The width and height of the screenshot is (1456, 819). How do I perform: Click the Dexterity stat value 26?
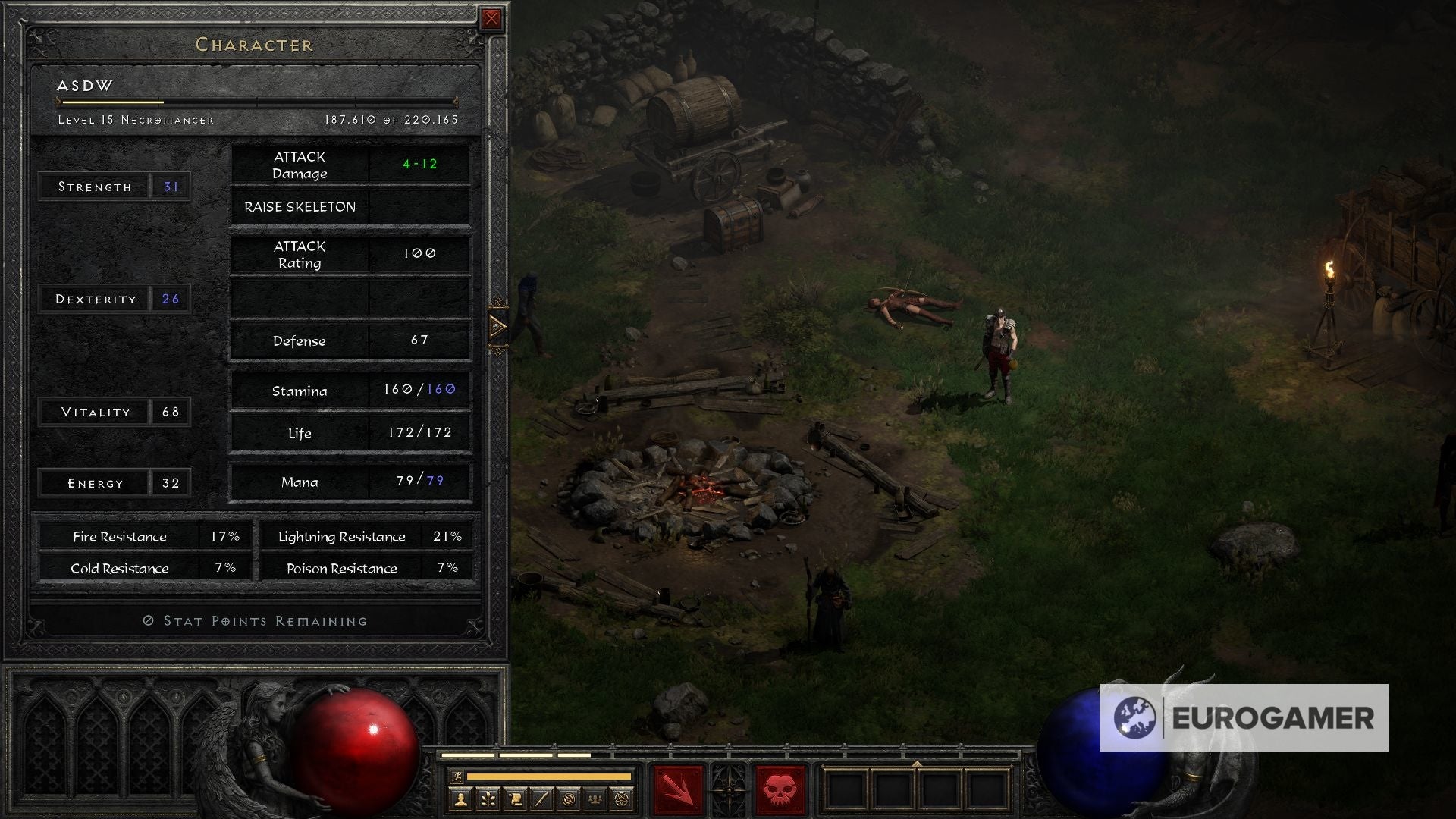[170, 299]
